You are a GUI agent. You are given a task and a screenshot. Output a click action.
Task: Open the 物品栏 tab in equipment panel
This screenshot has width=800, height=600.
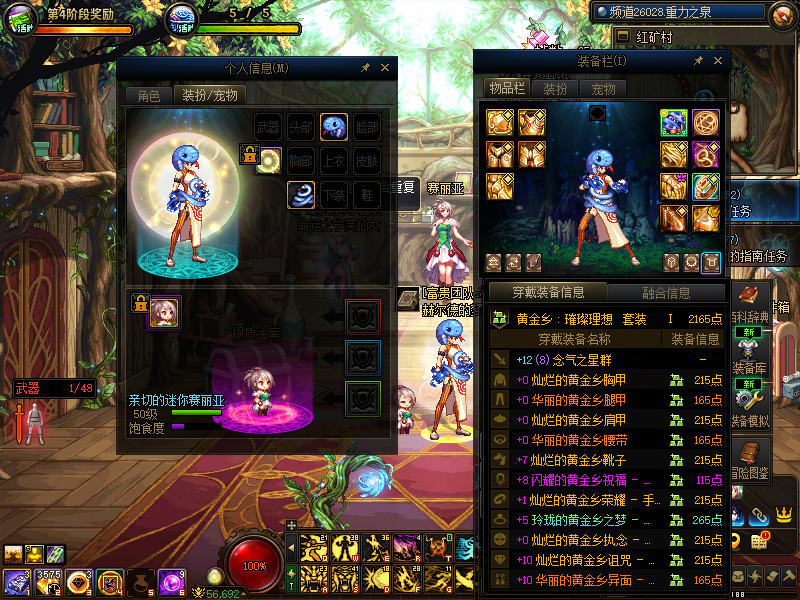coord(507,88)
